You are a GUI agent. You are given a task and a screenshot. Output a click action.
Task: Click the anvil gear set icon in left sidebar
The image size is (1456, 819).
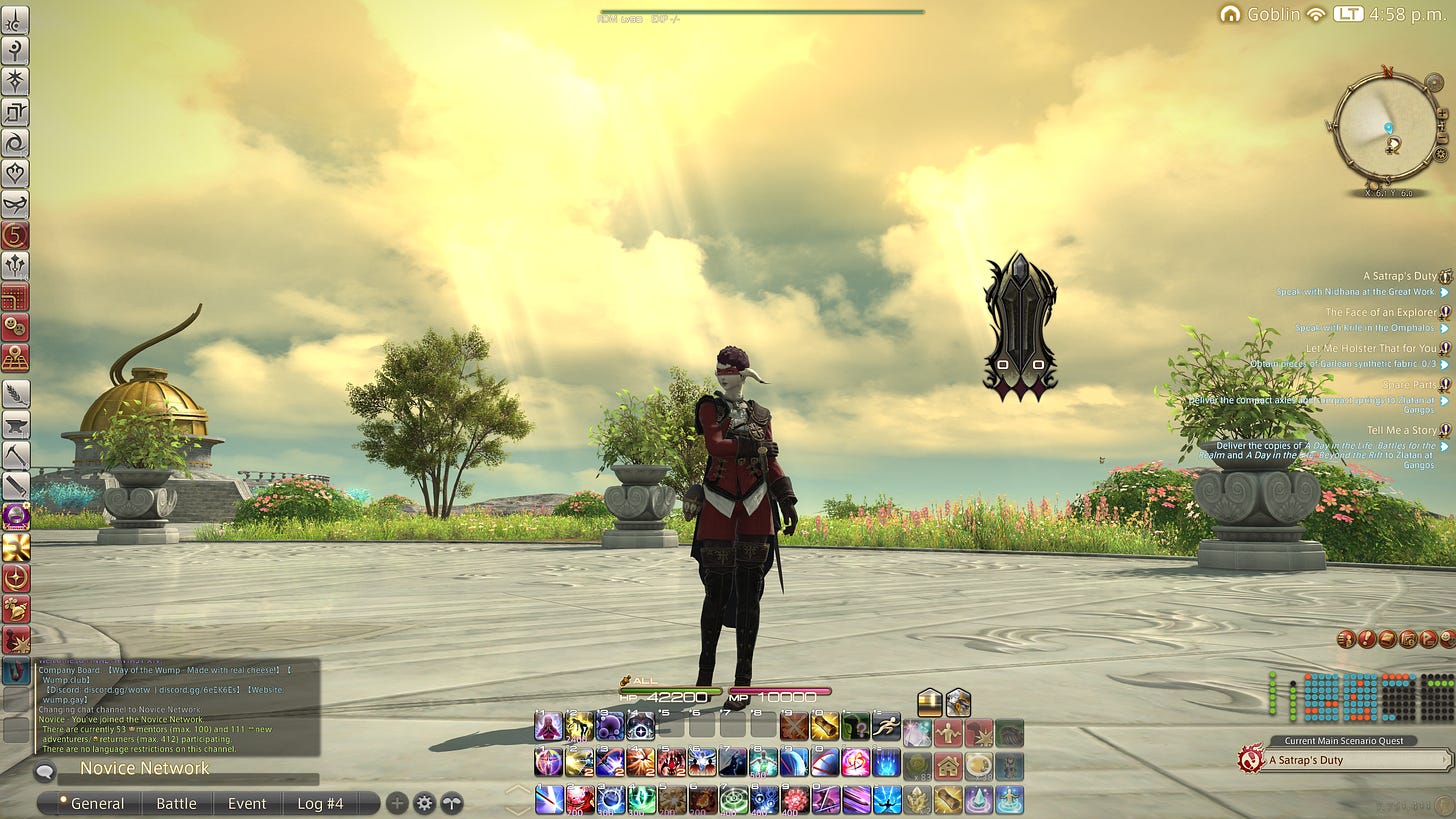[17, 424]
